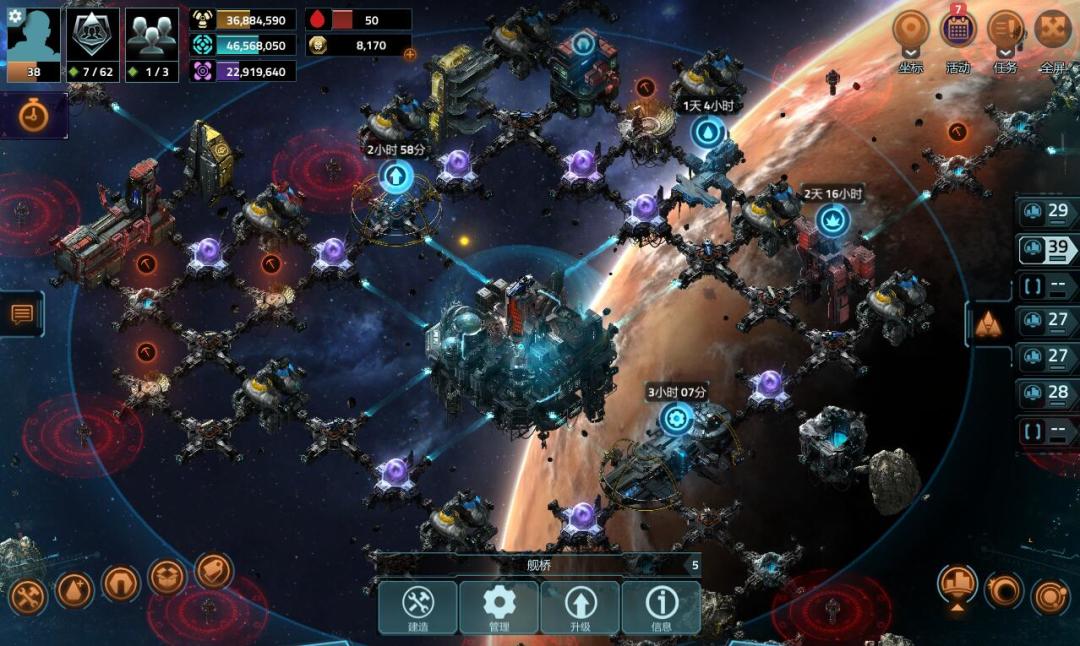This screenshot has height=646, width=1080.
Task: Open the 建造 (Build) menu
Action: [x=417, y=607]
